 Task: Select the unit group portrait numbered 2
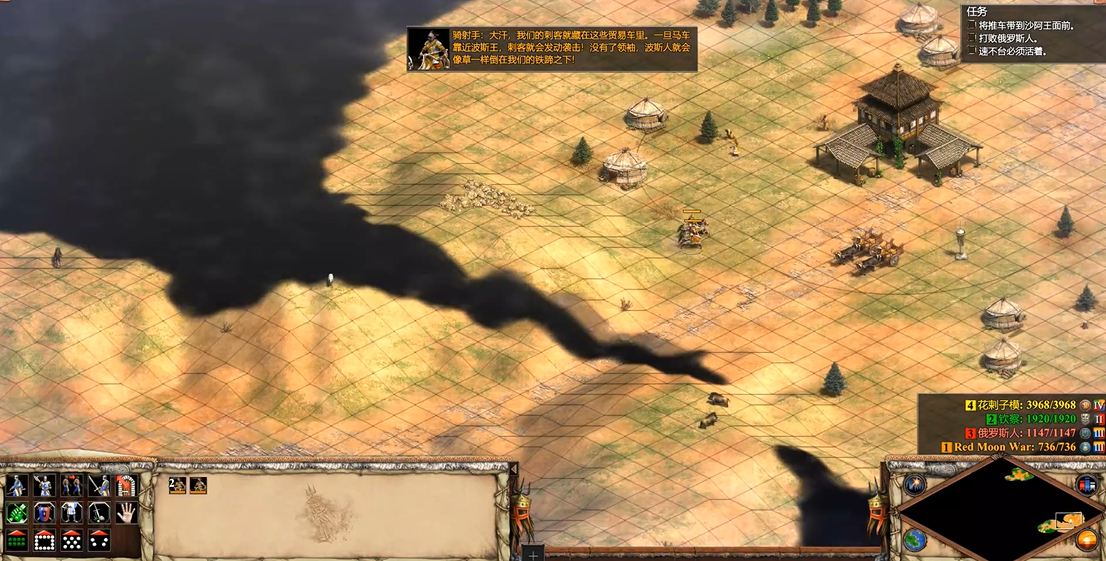point(177,485)
